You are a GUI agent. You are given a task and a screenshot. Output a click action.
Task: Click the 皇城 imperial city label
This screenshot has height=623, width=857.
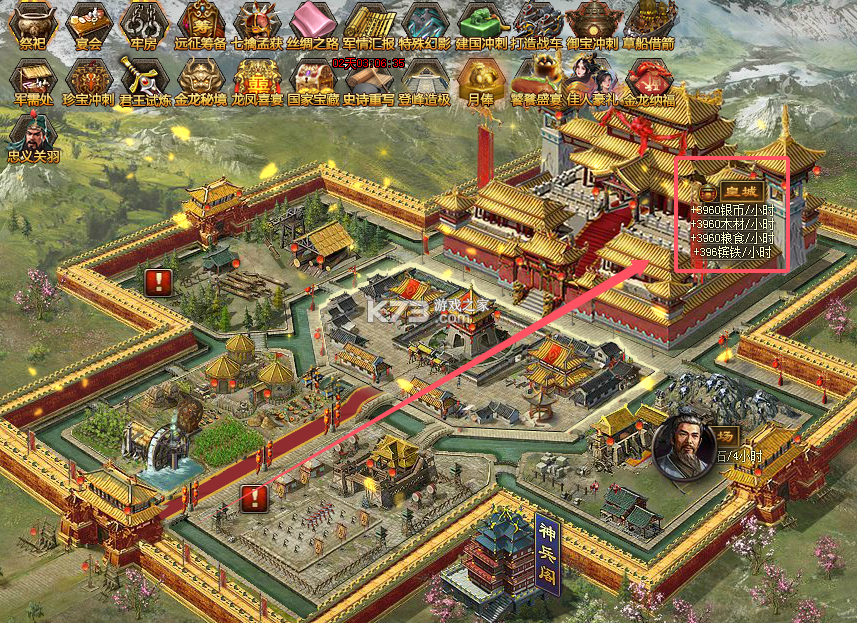point(741,191)
